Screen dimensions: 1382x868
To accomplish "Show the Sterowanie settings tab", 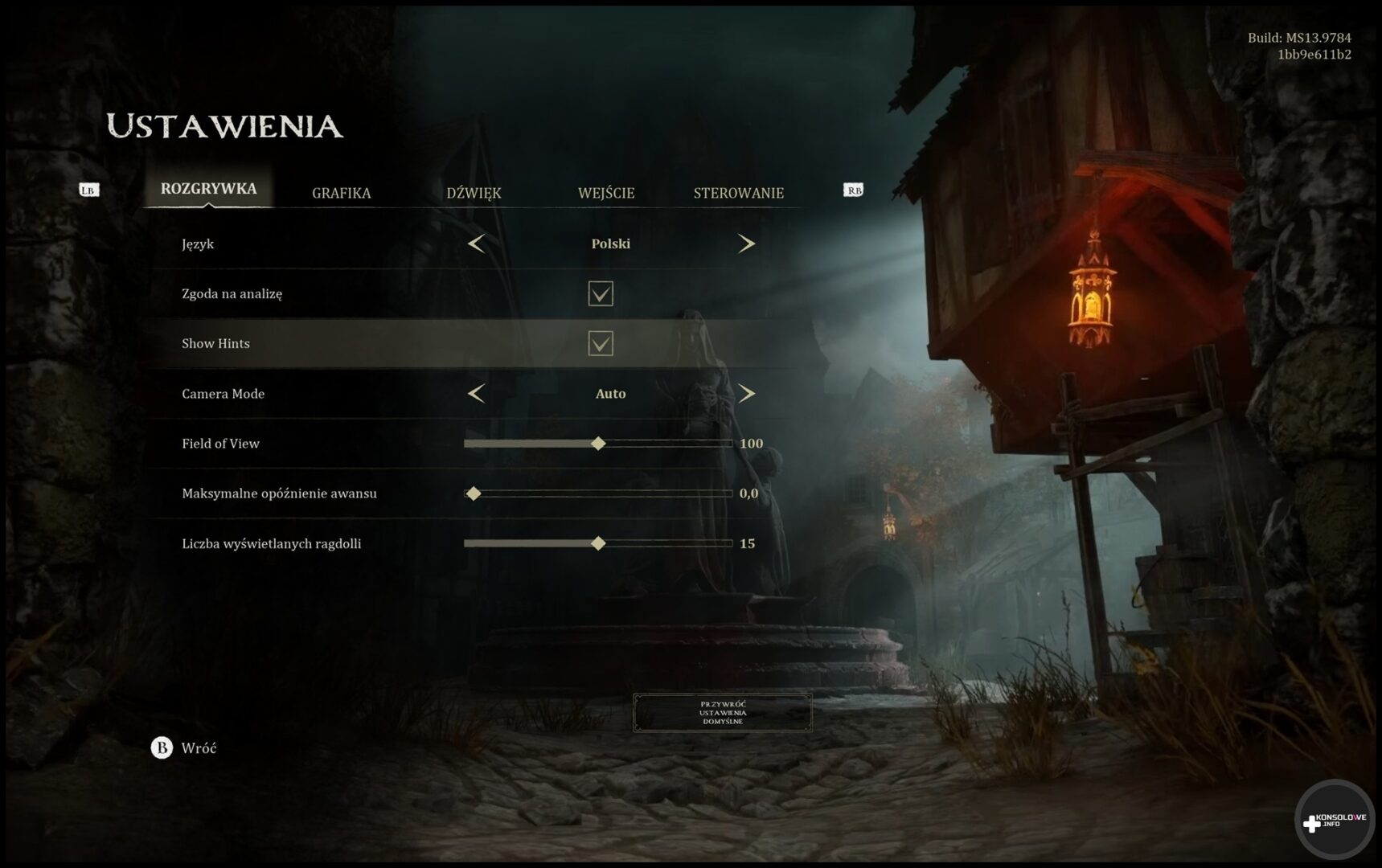I will tap(738, 193).
